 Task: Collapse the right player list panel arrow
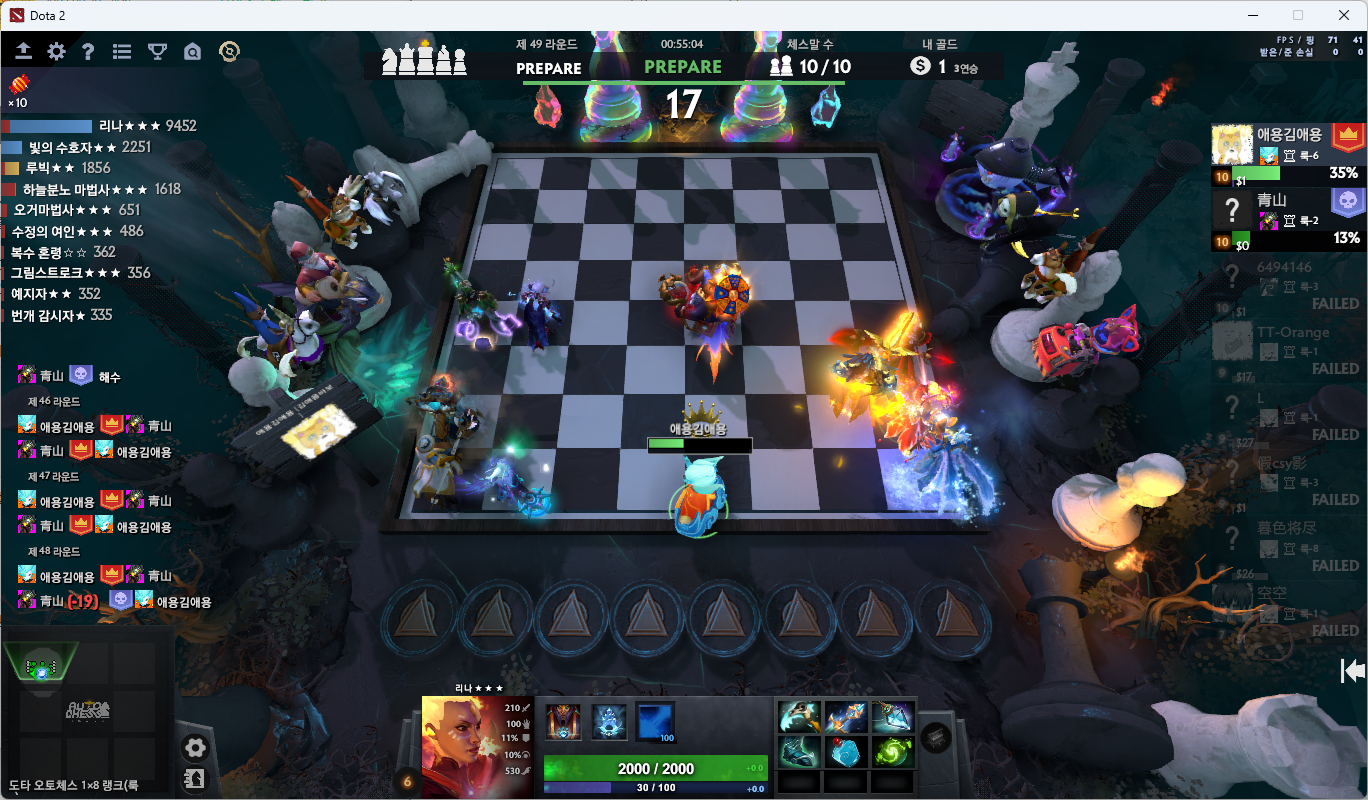[x=1352, y=671]
